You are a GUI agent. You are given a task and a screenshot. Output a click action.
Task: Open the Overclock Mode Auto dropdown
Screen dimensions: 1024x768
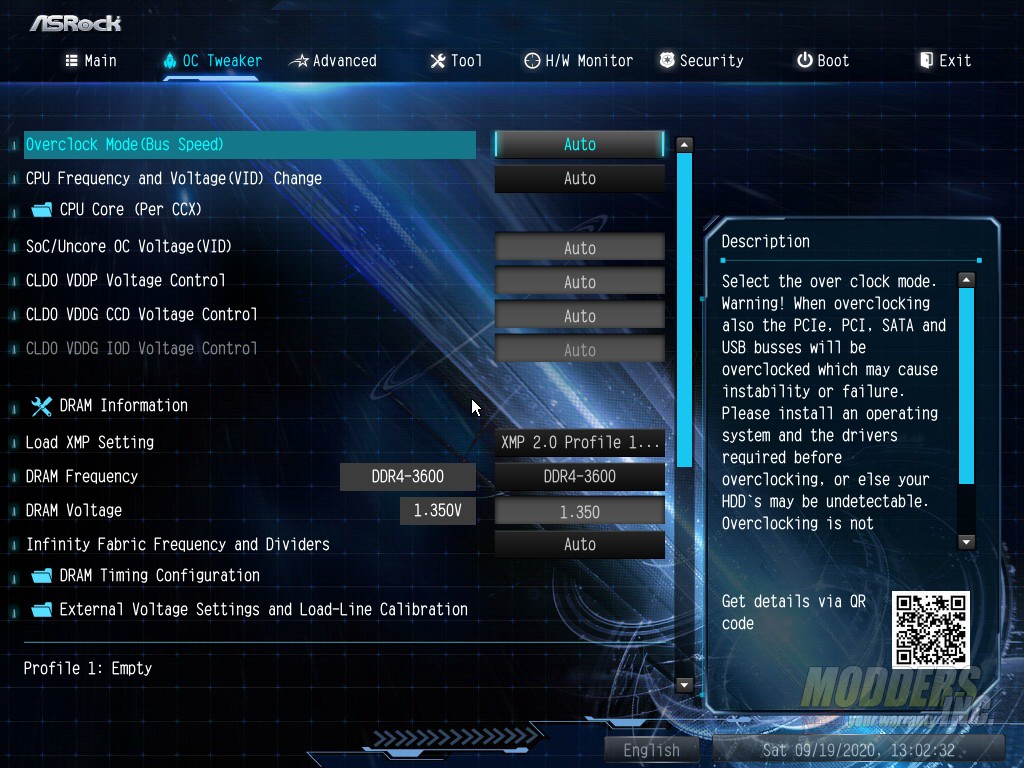(579, 145)
